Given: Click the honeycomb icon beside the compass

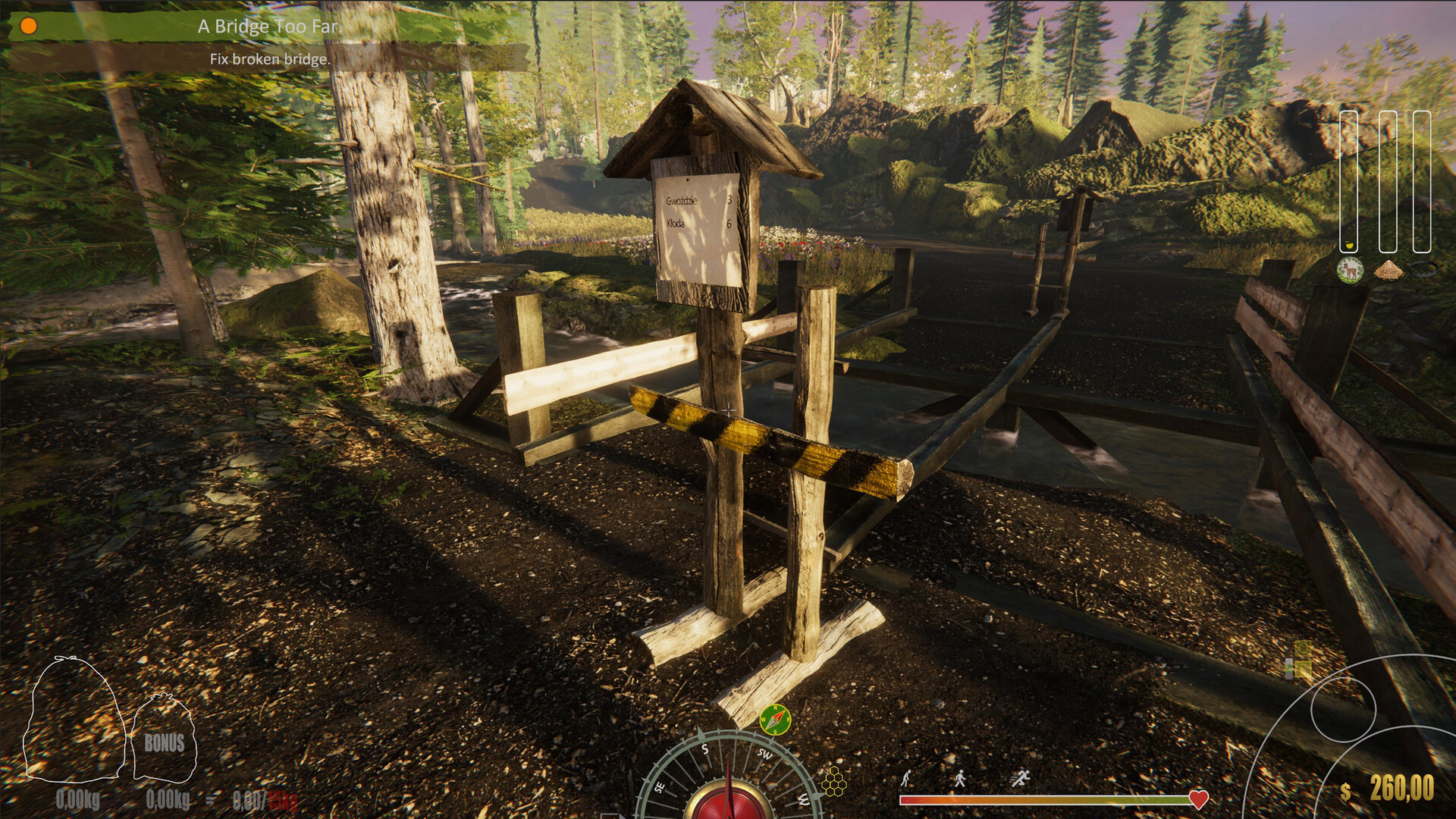Looking at the screenshot, I should [834, 782].
